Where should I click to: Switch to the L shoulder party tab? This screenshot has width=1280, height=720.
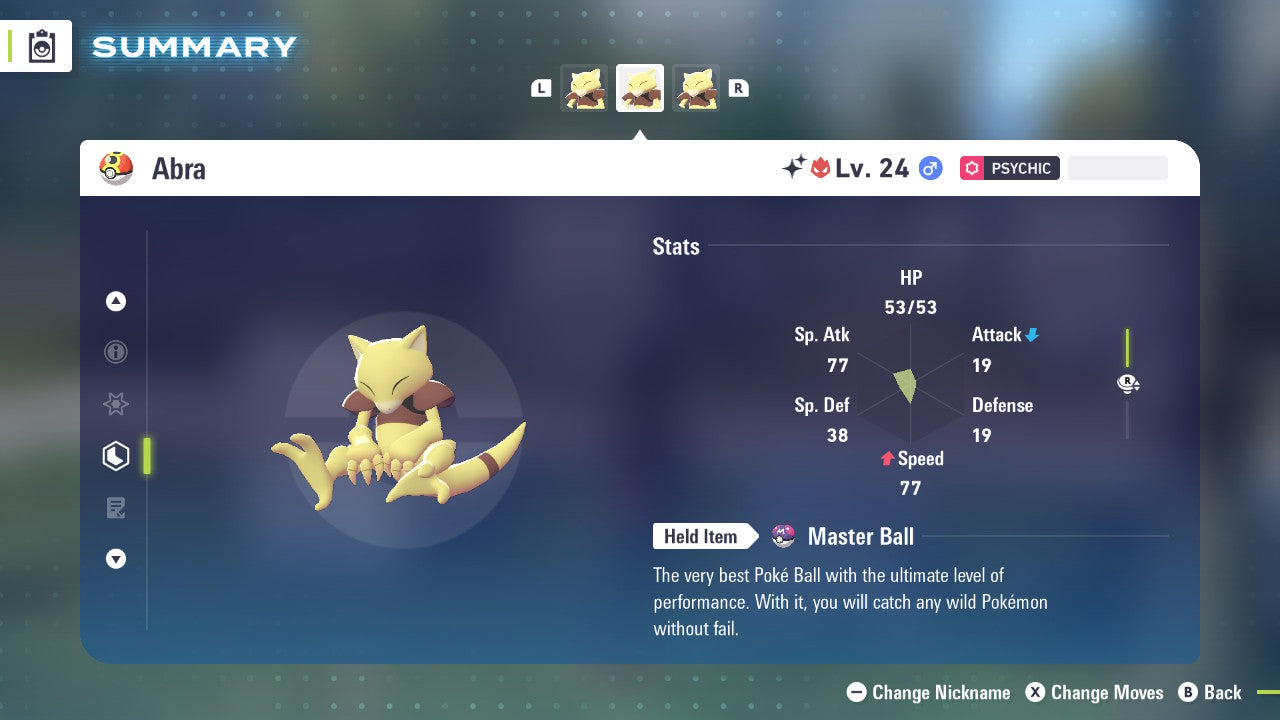[x=541, y=88]
